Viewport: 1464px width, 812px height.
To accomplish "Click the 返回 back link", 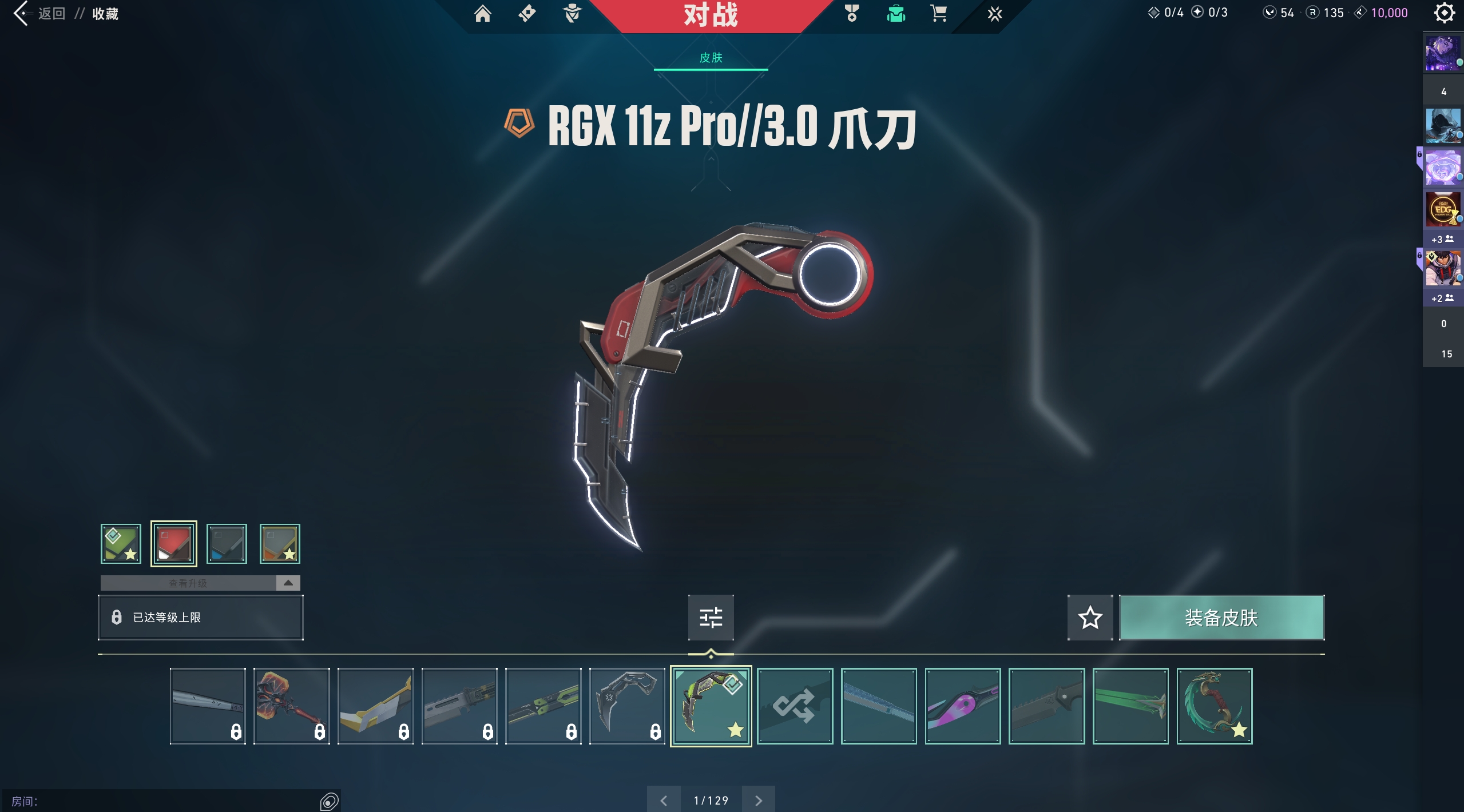I will [x=51, y=13].
